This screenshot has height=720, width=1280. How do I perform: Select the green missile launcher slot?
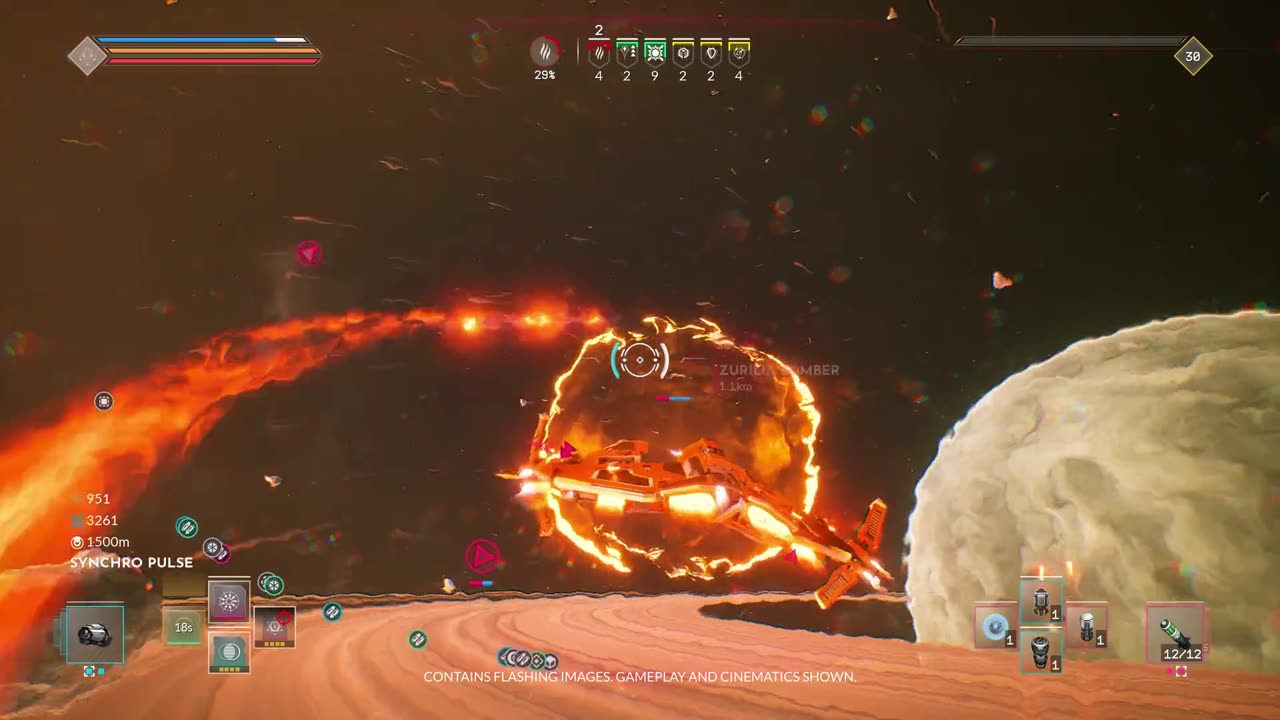tap(1174, 634)
